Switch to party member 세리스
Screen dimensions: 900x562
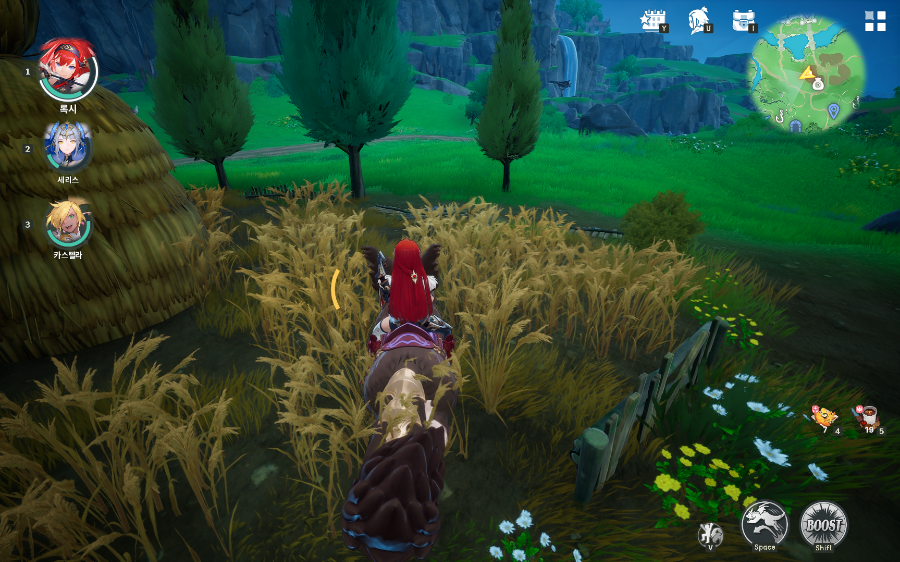(68, 146)
